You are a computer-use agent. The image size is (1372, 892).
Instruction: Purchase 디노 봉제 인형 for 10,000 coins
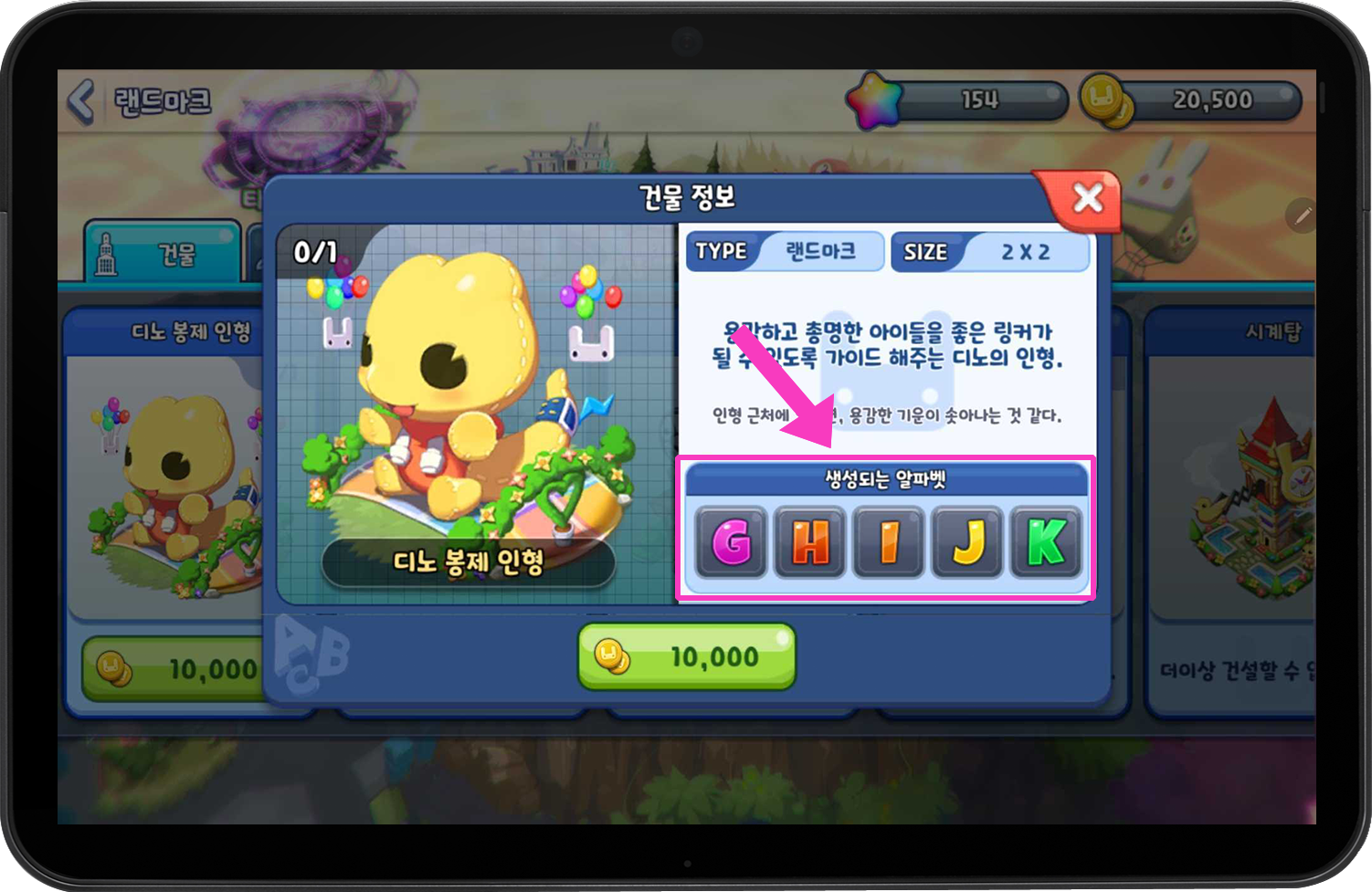[685, 656]
